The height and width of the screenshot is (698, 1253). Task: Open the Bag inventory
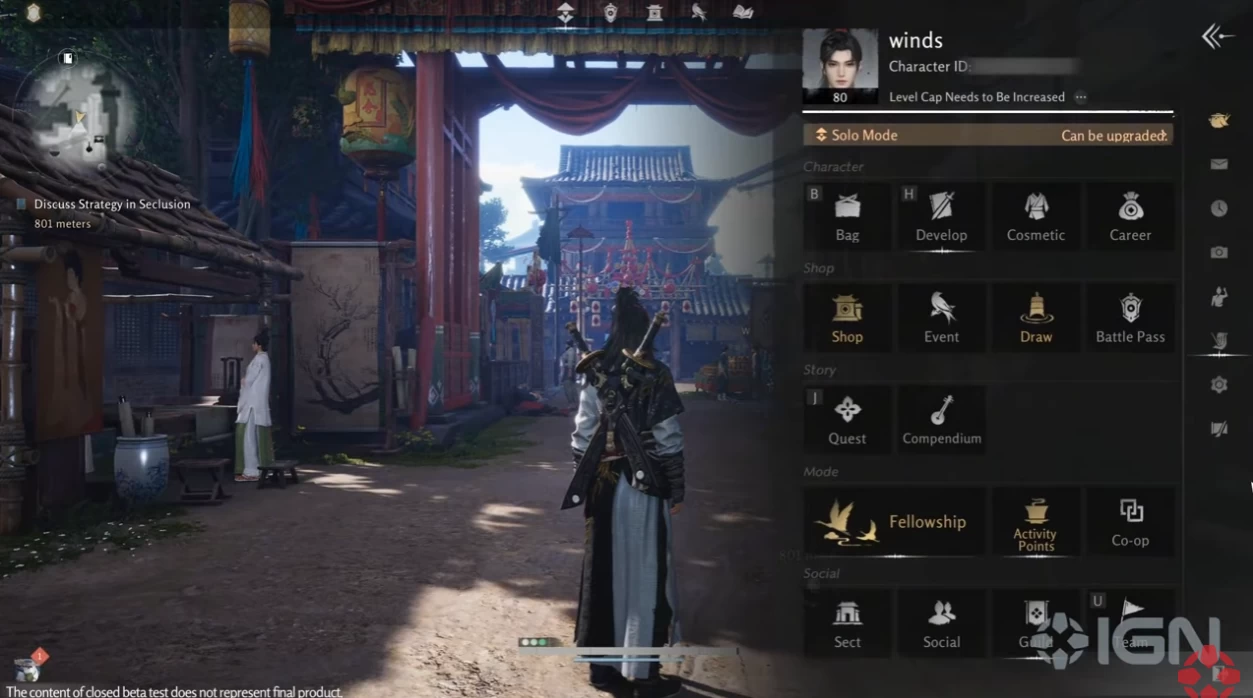click(847, 216)
